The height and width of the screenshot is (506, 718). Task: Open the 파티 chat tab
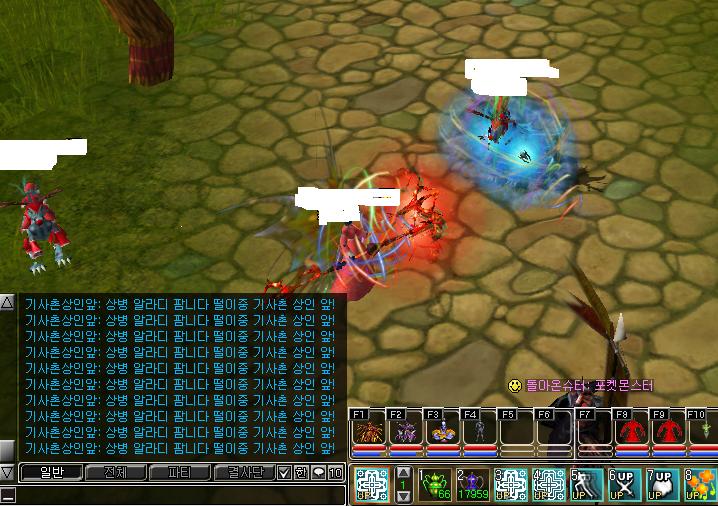point(178,472)
